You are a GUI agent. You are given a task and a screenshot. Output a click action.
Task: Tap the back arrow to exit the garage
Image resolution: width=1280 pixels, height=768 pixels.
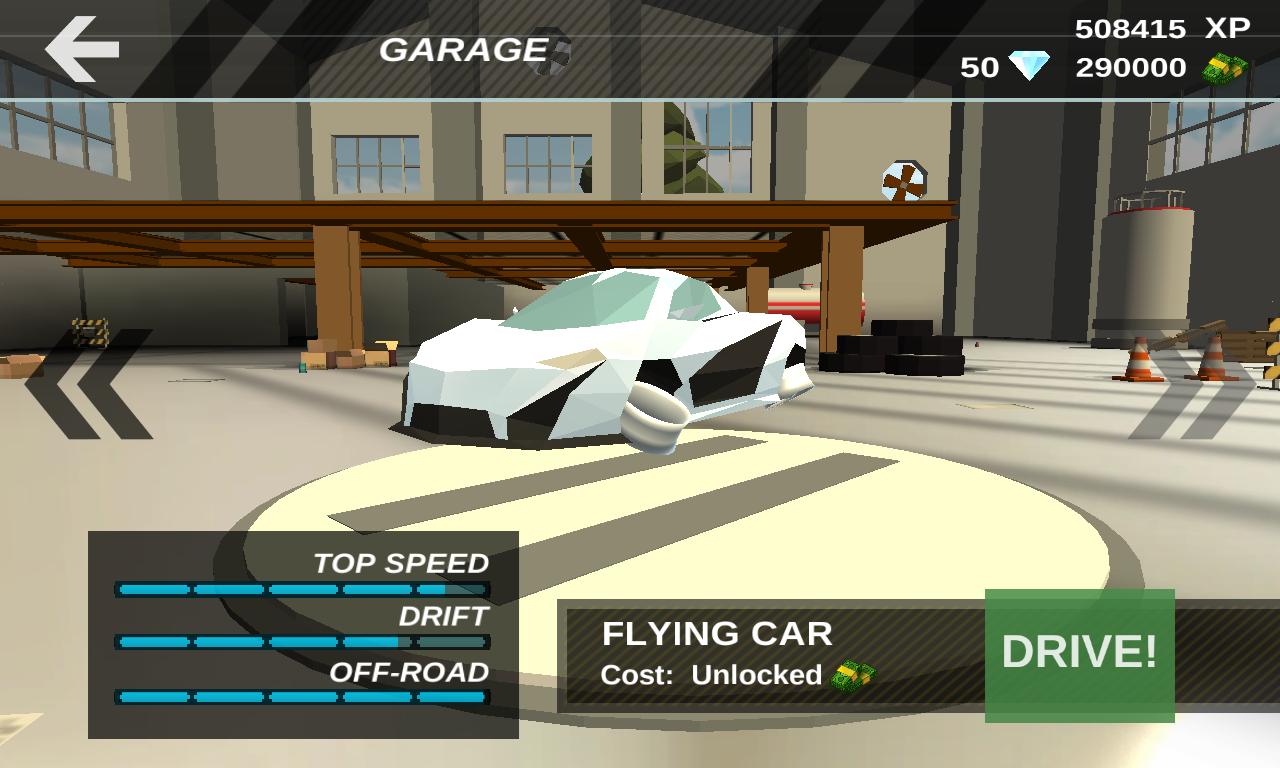click(80, 48)
